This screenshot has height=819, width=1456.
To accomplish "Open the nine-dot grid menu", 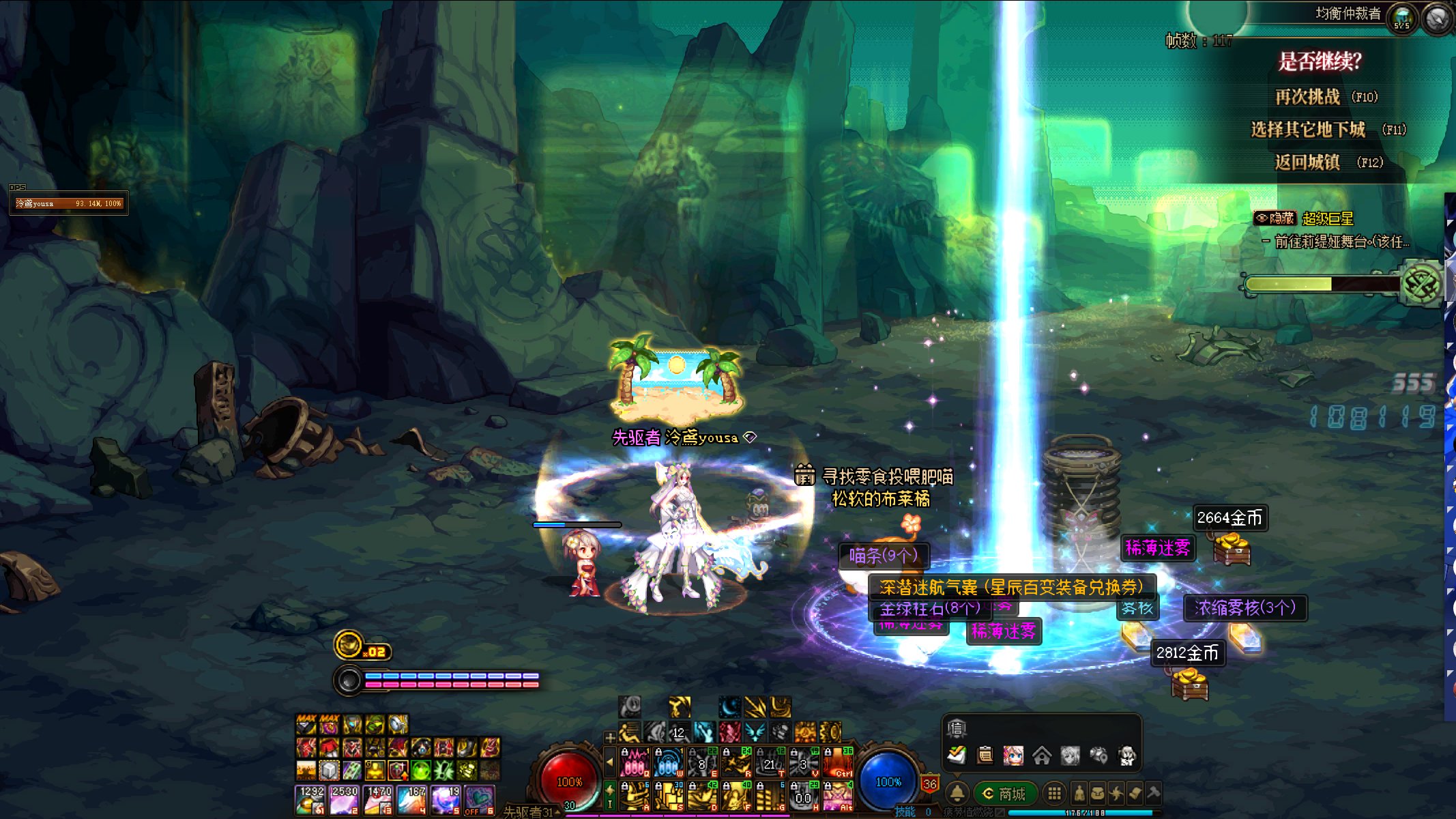I will [1054, 793].
